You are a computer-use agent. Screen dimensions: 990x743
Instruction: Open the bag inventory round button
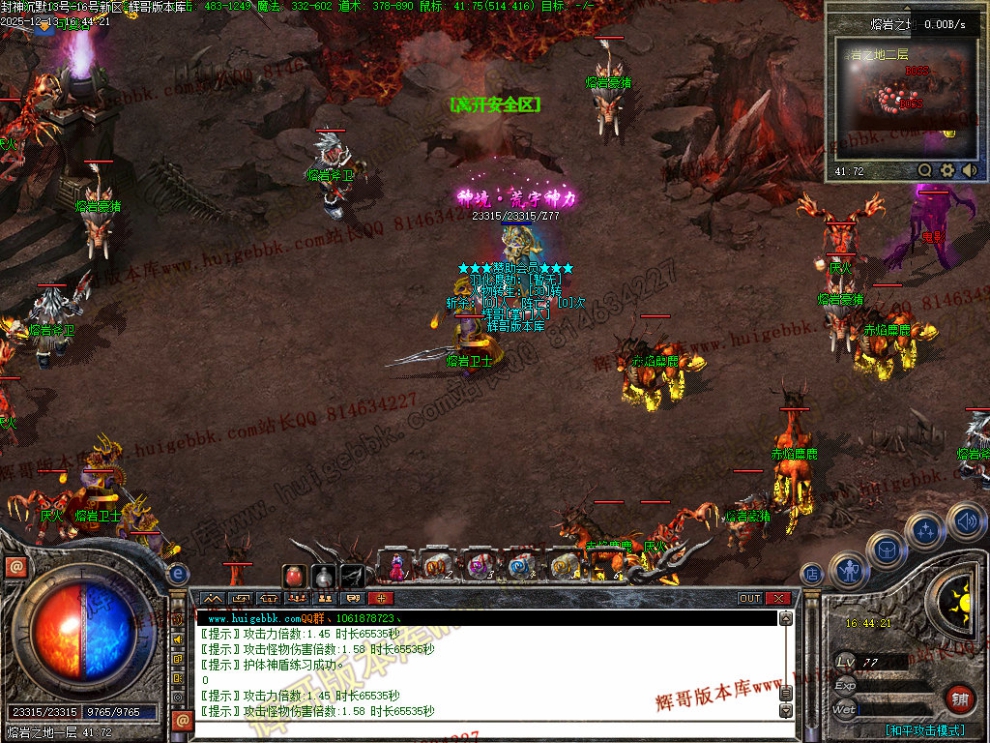(886, 549)
